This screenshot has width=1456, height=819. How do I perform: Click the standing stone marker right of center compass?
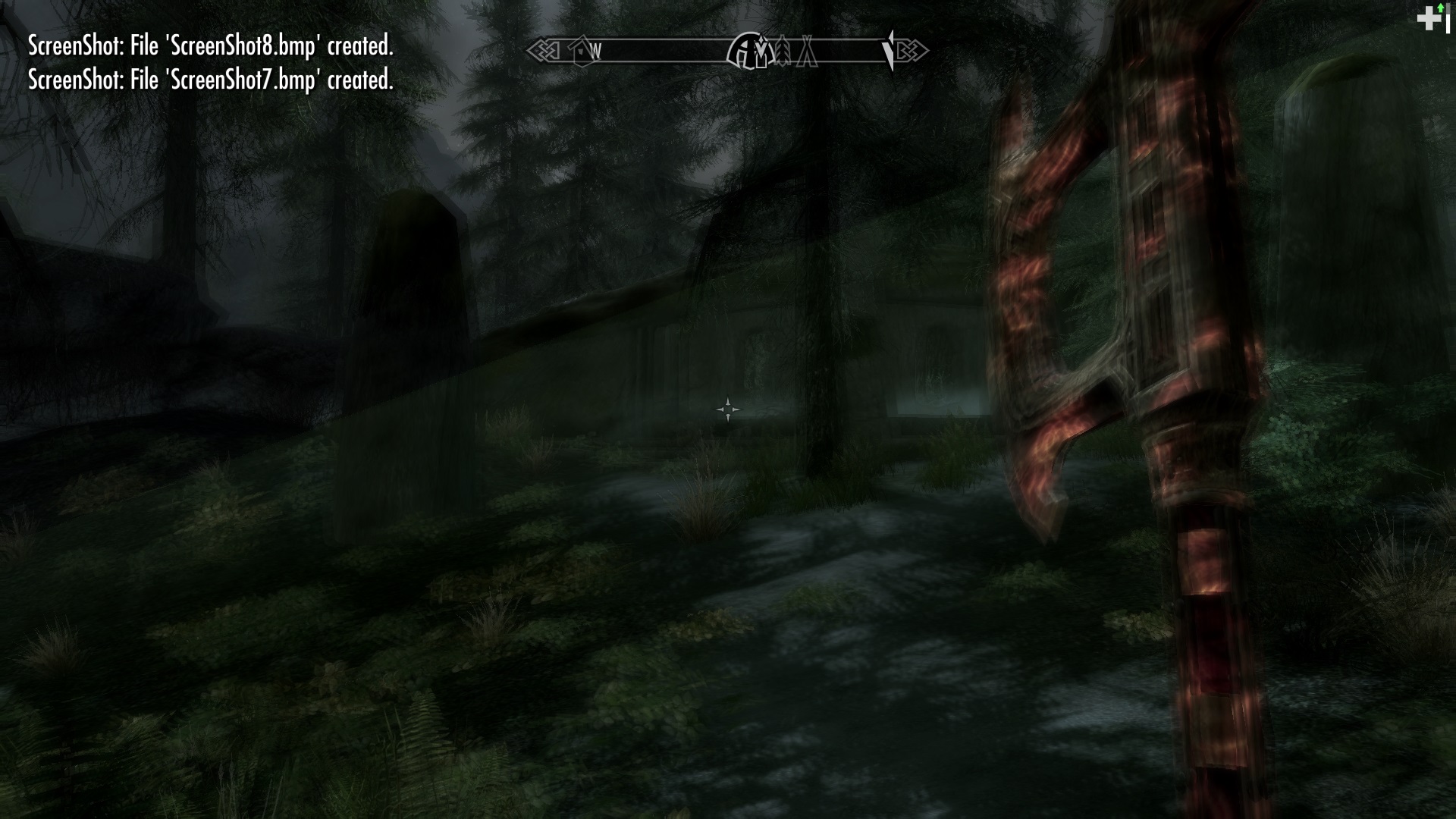[x=783, y=53]
